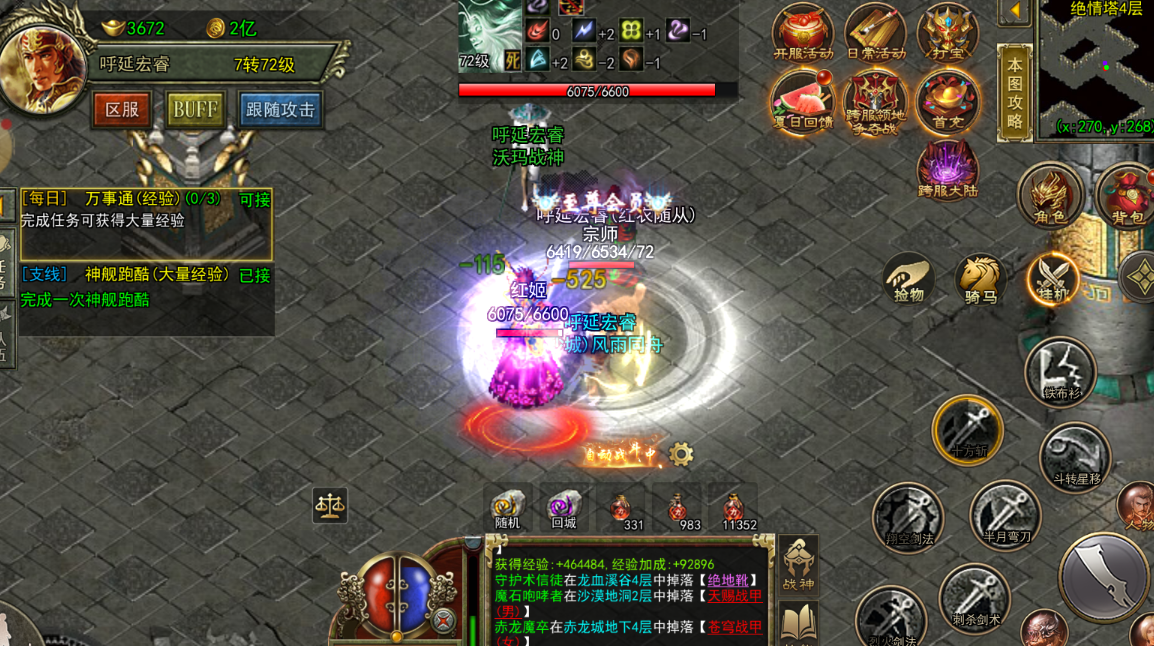The height and width of the screenshot is (646, 1154).
Task: Open the 首充 first recharge icon
Action: coord(946,101)
